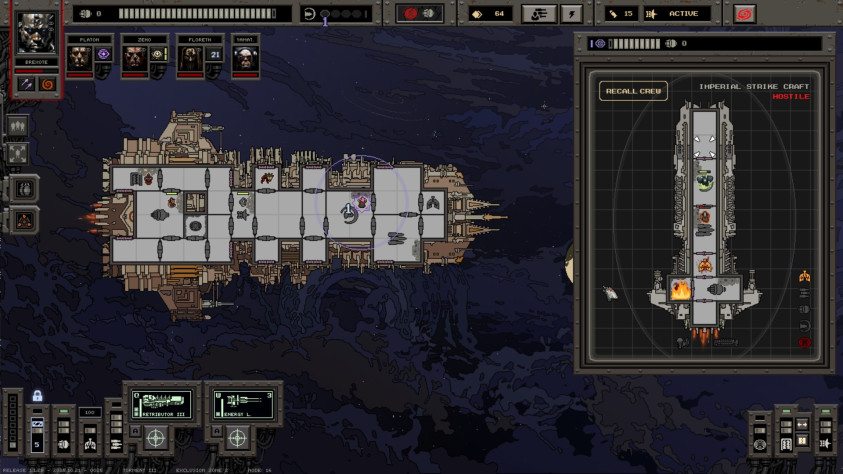Click the lightning bolt button in top bar

[x=571, y=14]
